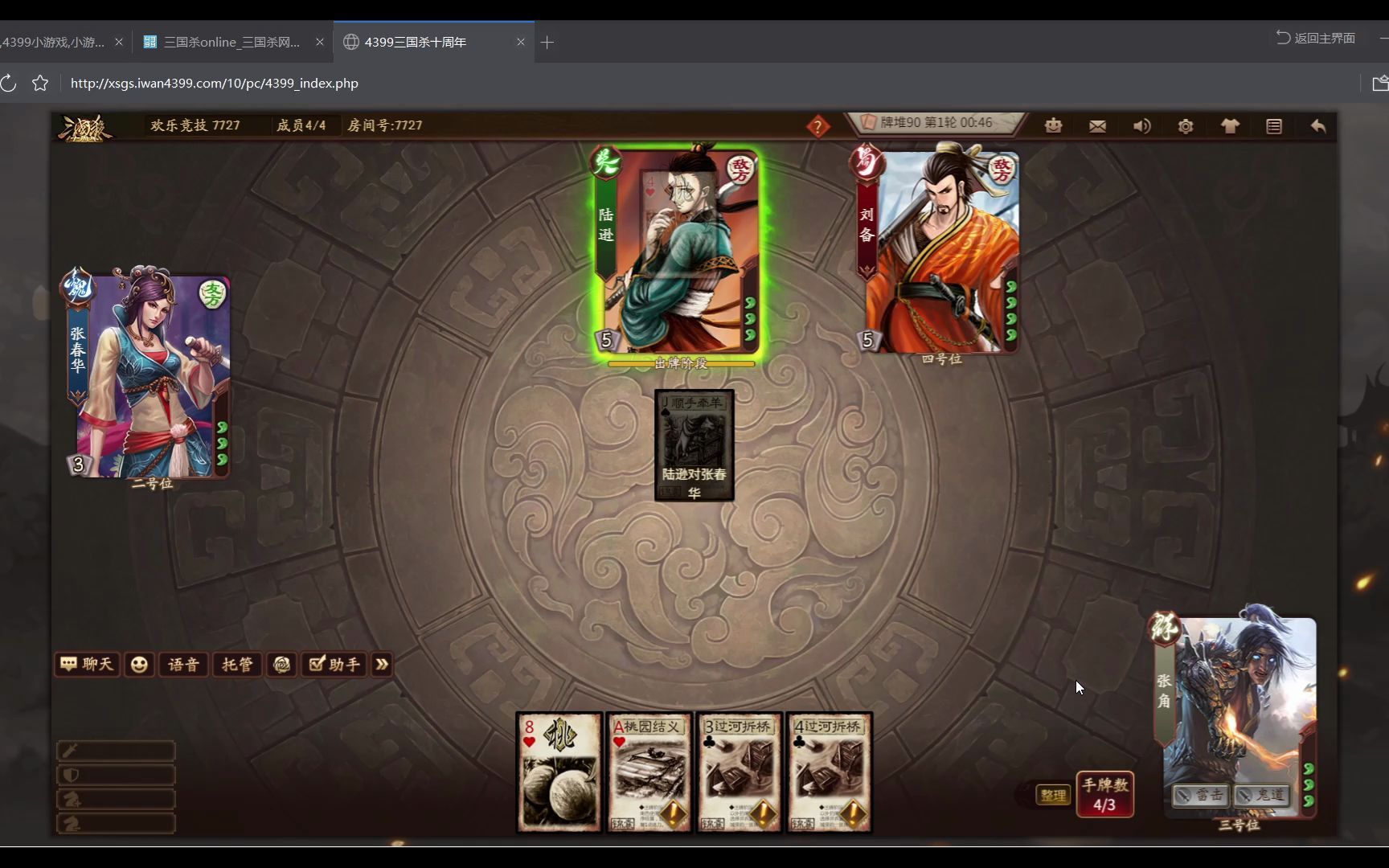Screen dimensions: 1389x868
Task: Open the shirt skin icon
Action: tap(1230, 126)
